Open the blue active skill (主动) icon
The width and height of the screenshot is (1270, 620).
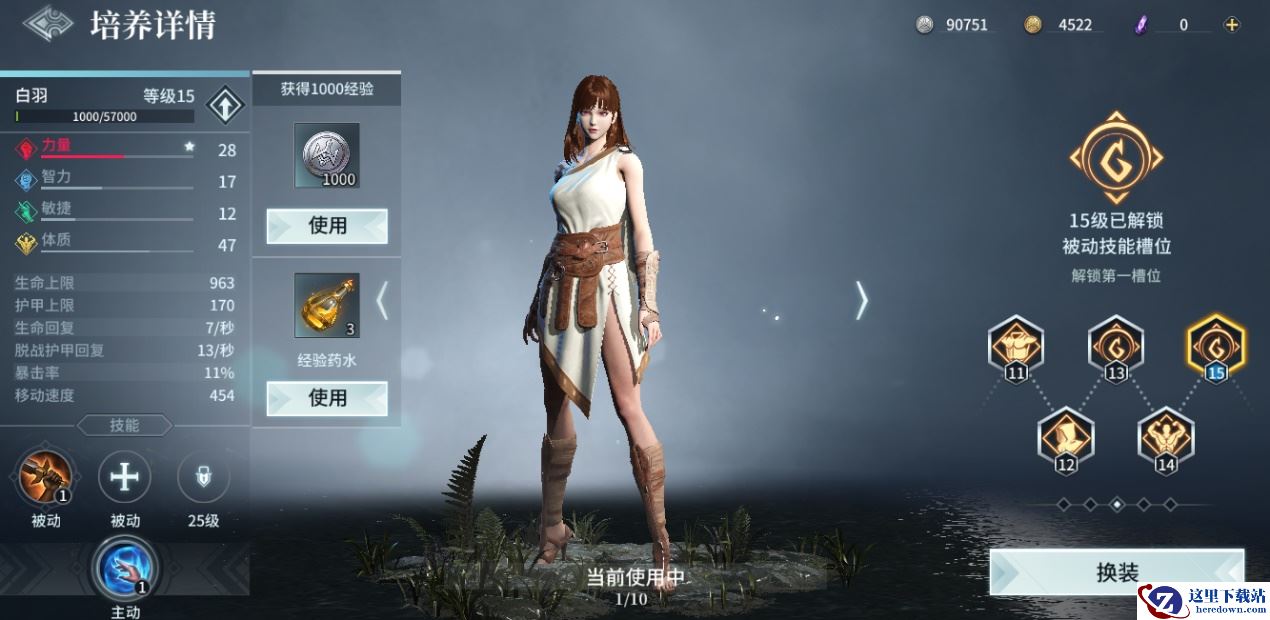point(125,567)
